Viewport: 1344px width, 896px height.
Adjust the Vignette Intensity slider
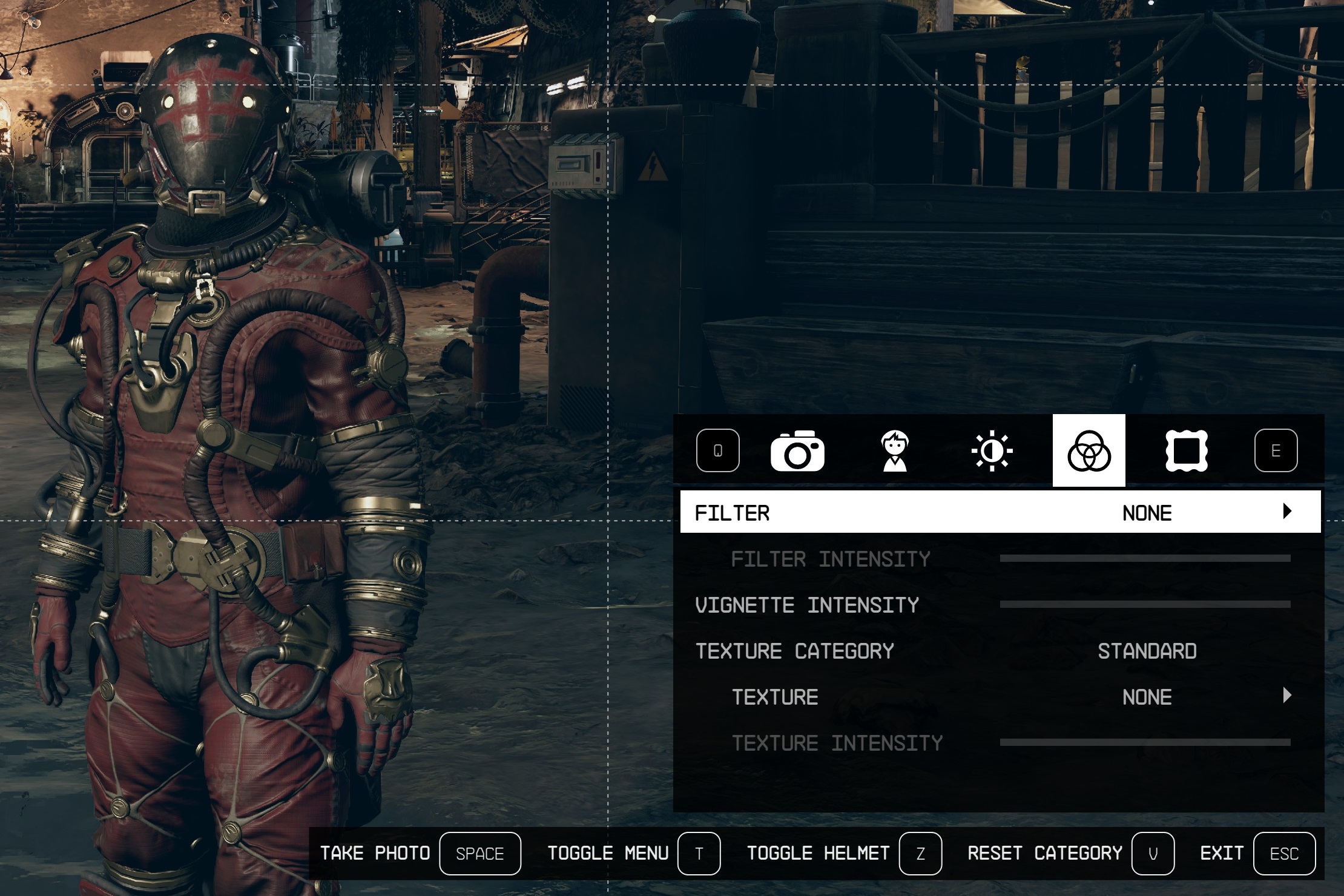point(1145,604)
